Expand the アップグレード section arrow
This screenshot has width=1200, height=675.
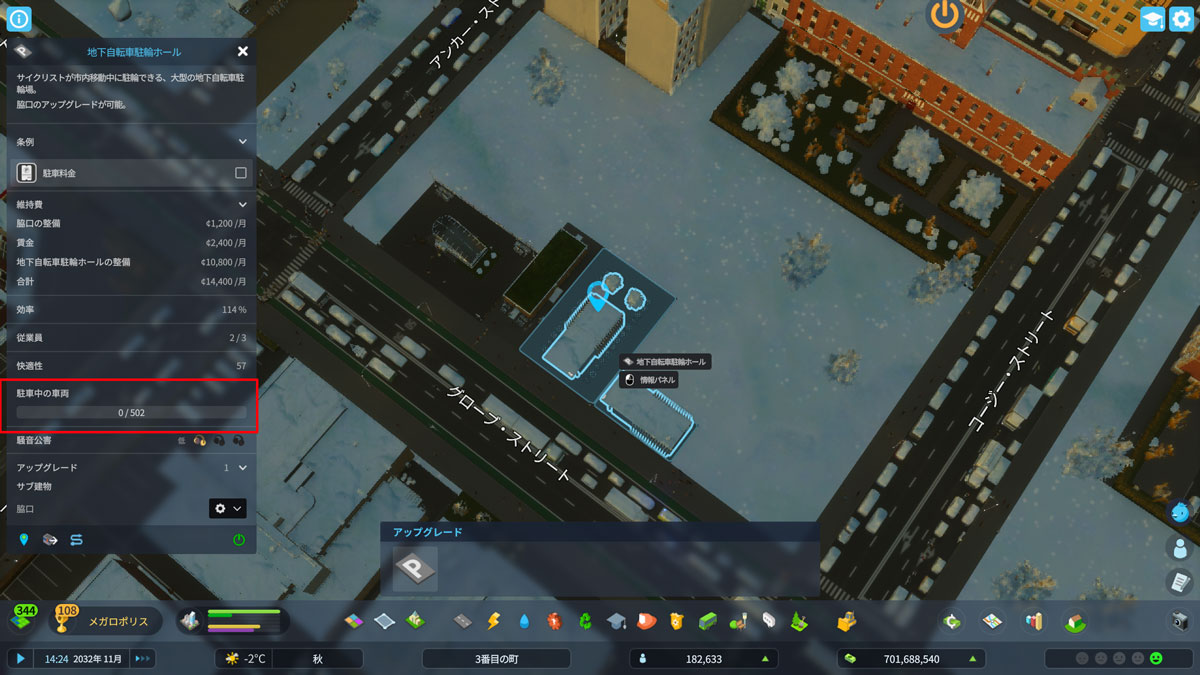point(242,467)
